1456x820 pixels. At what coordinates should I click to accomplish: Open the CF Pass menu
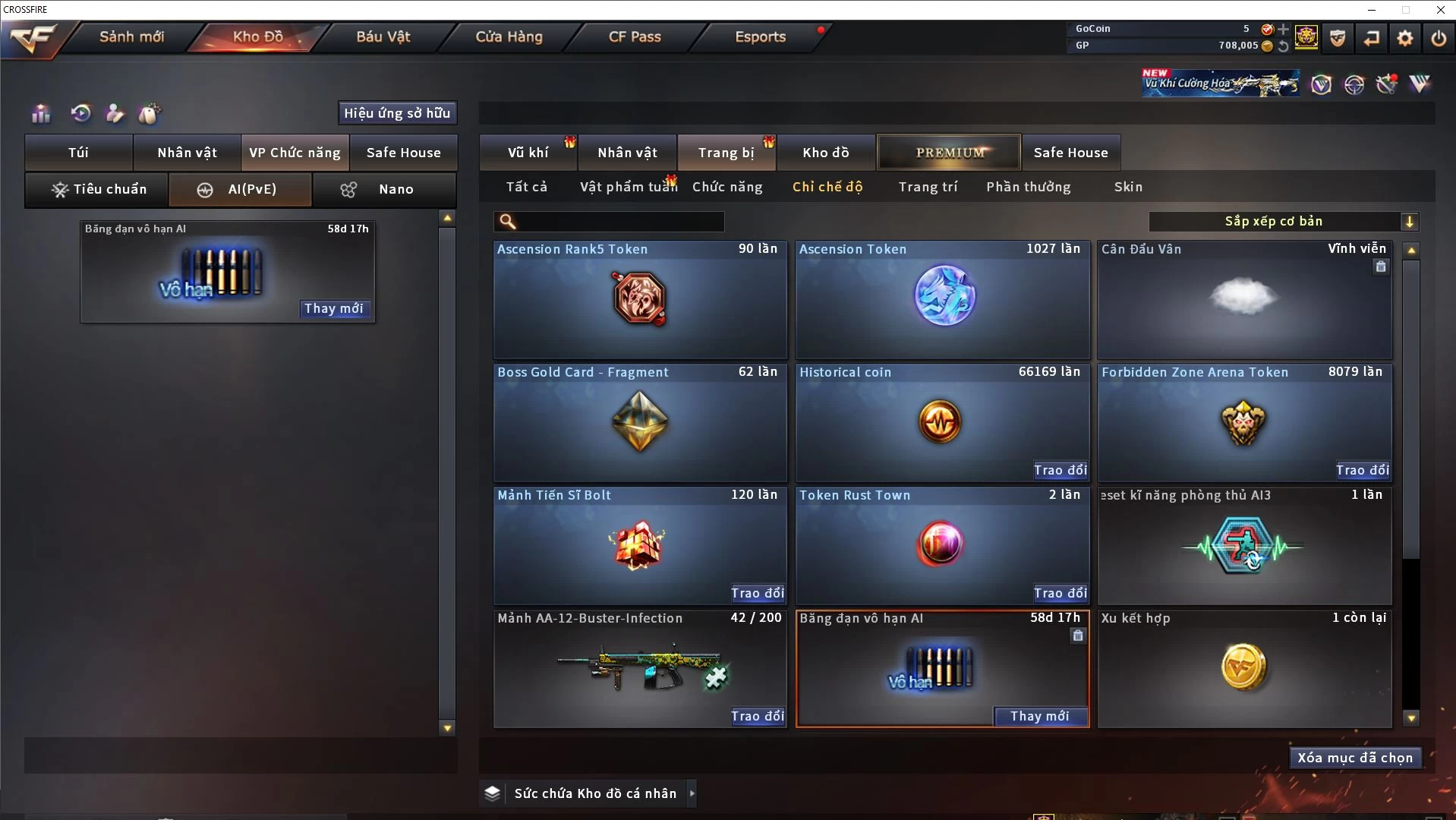pos(635,36)
